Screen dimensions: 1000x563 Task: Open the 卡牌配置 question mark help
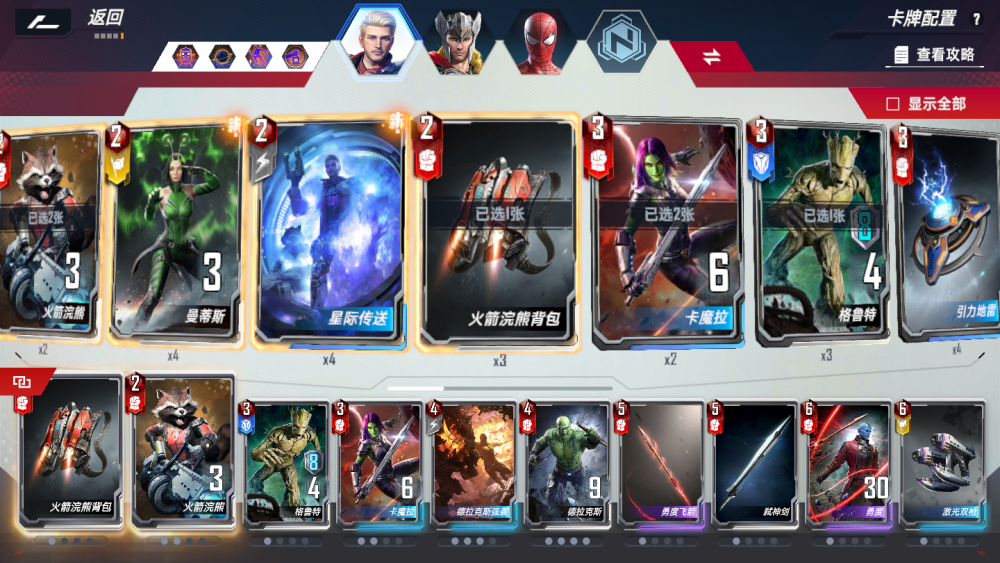(976, 19)
